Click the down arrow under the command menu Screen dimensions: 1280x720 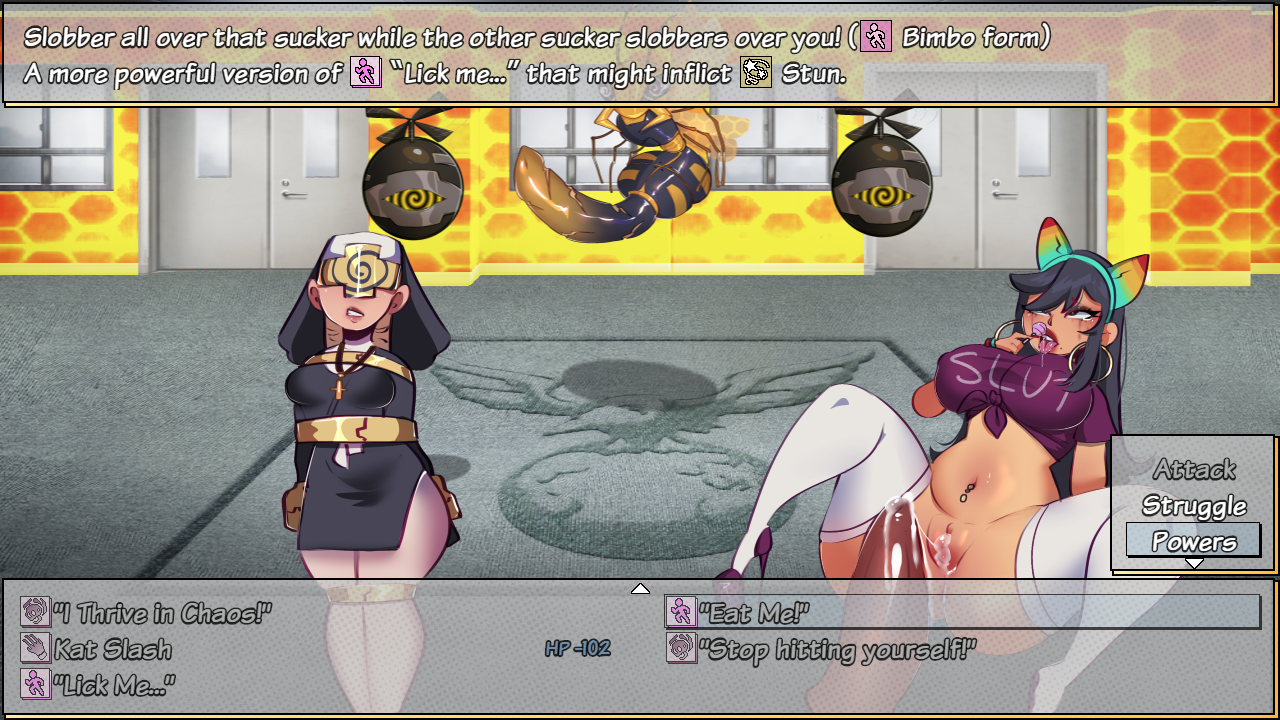pos(1194,564)
